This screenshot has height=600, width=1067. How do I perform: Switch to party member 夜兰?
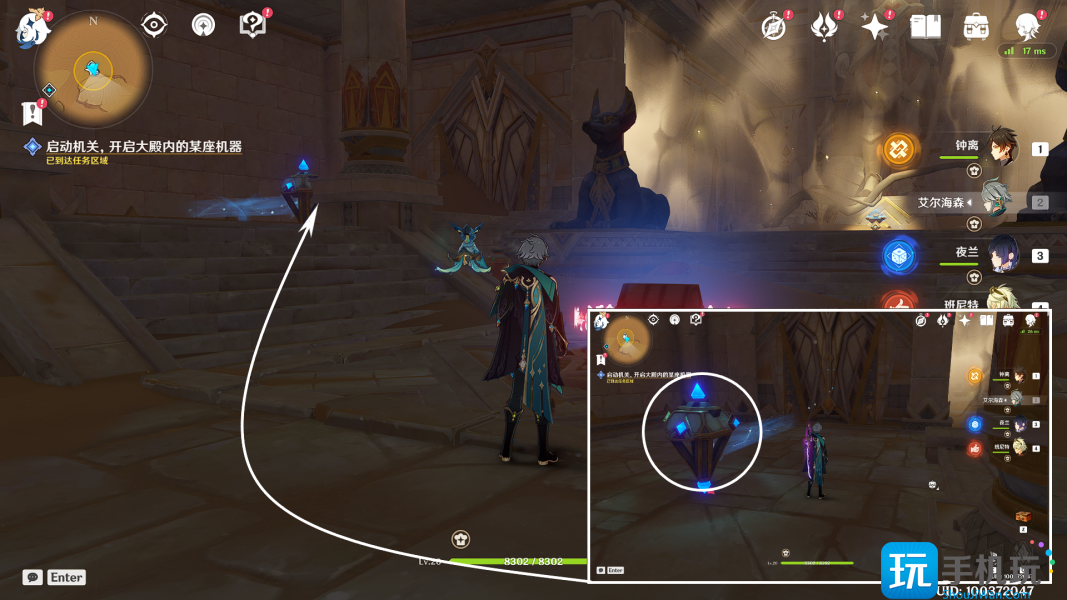(x=1000, y=255)
